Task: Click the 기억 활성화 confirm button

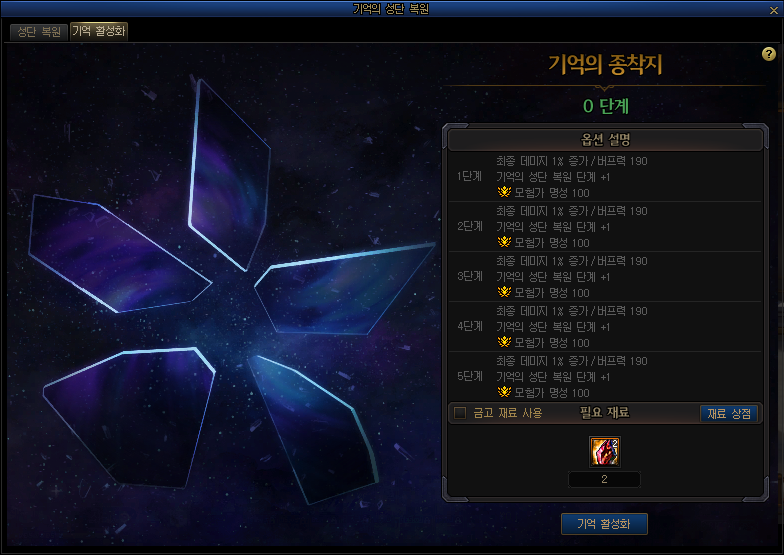Action: tap(604, 524)
